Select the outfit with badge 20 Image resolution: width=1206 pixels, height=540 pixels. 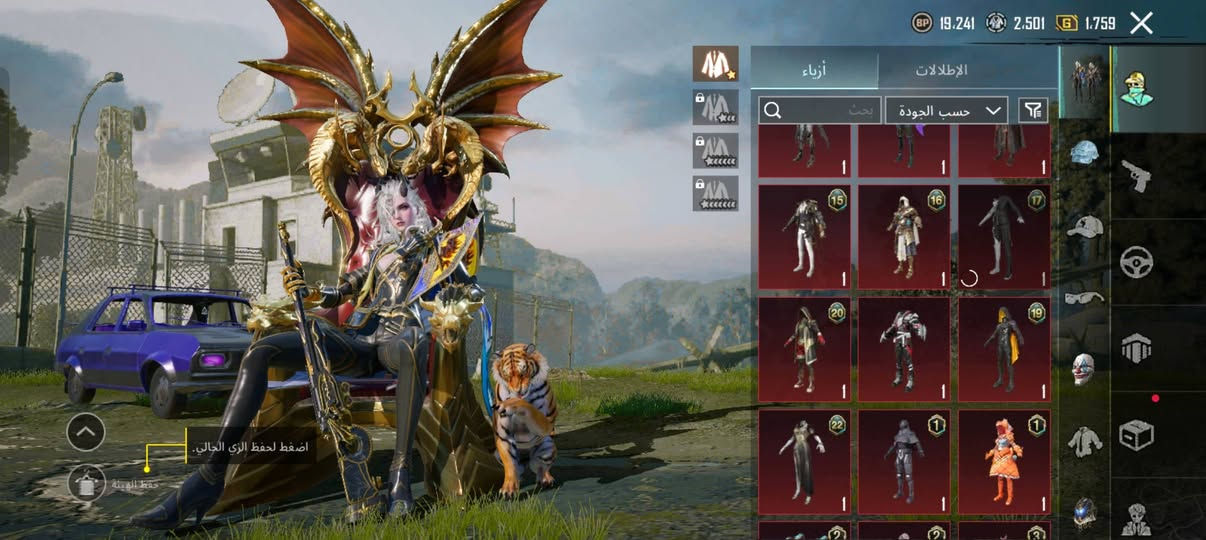click(x=804, y=349)
